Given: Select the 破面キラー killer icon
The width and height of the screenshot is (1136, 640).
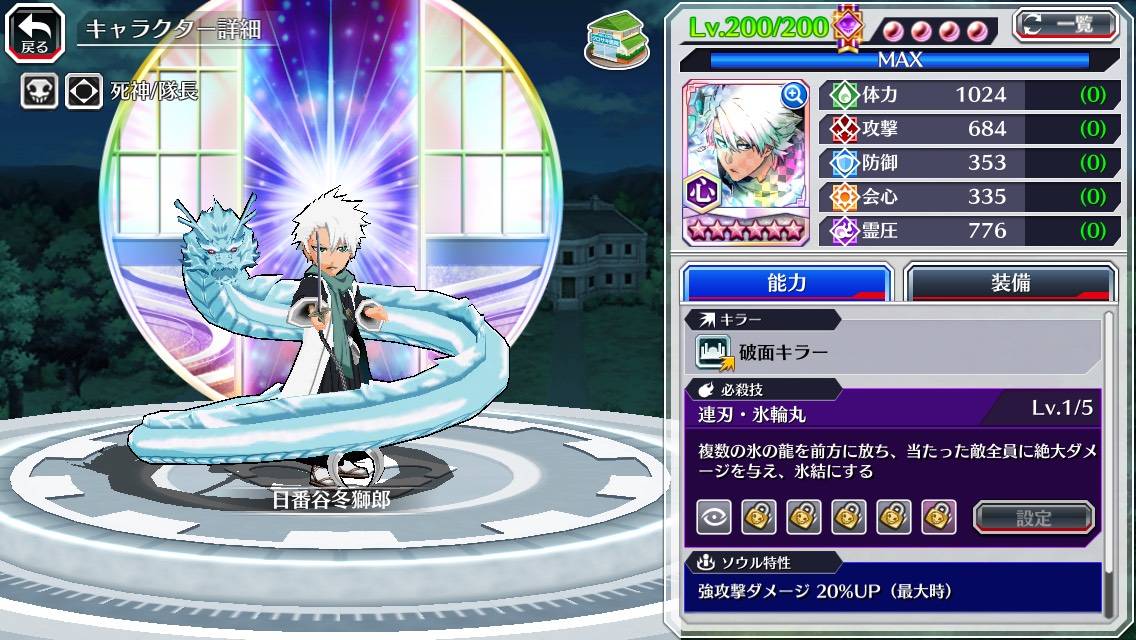Looking at the screenshot, I should pyautogui.click(x=715, y=352).
